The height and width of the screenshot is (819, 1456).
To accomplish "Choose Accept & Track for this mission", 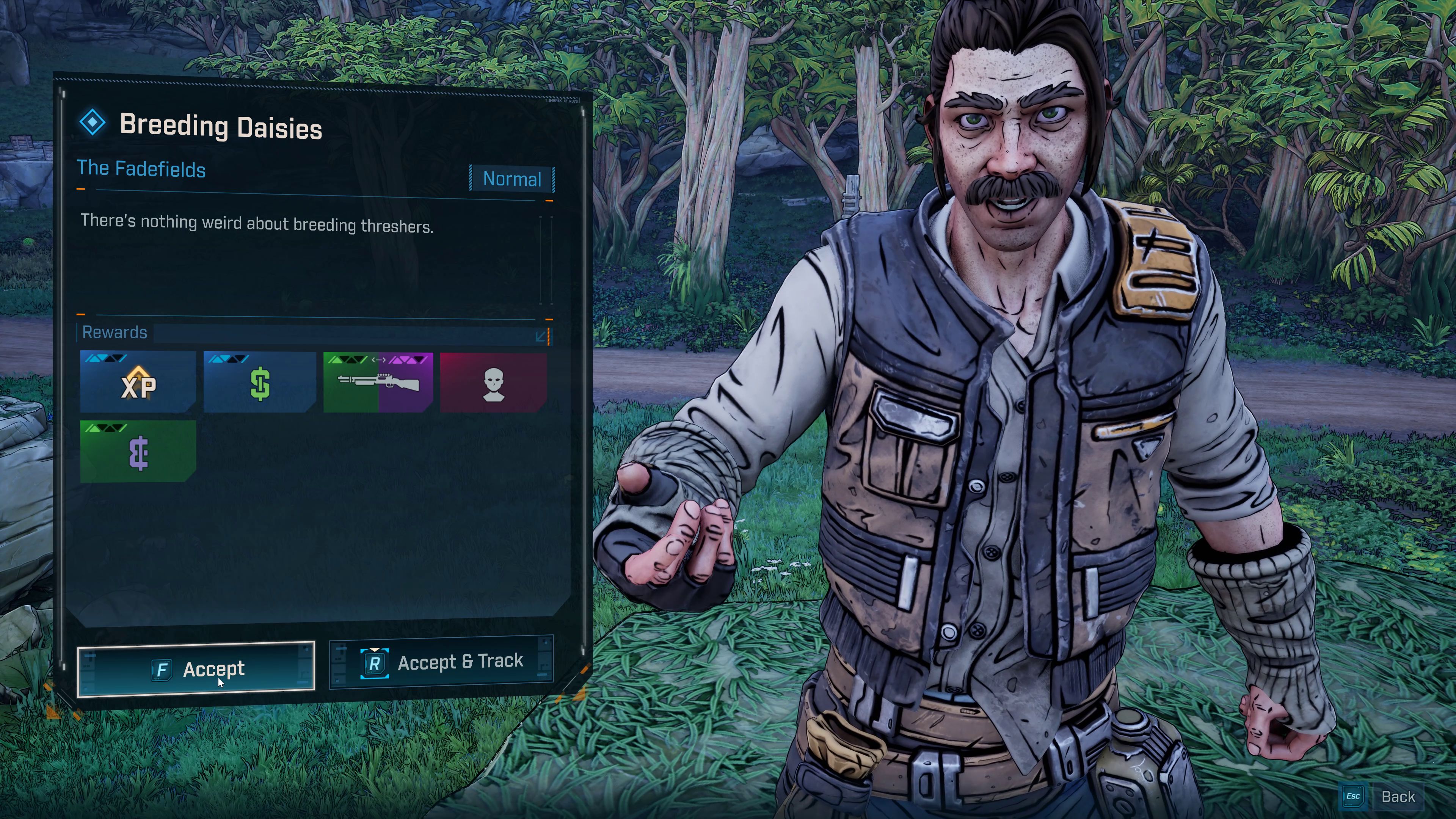I will pos(441,662).
